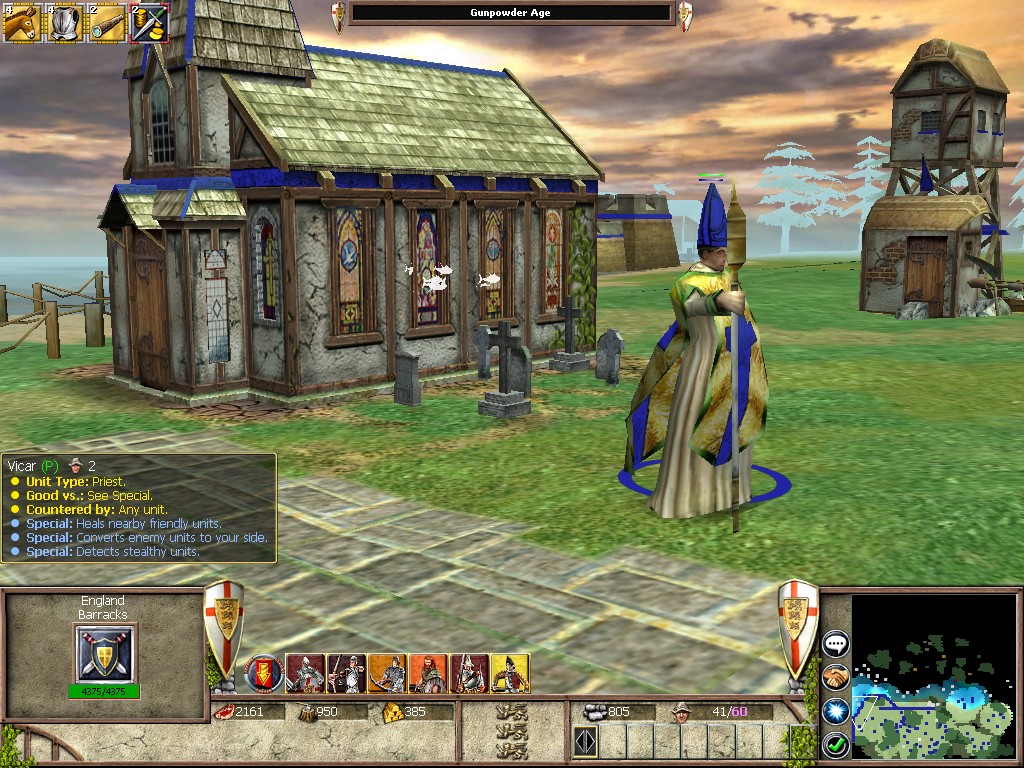Open the diplomacy handshake button
Viewport: 1024px width, 768px height.
[x=836, y=677]
